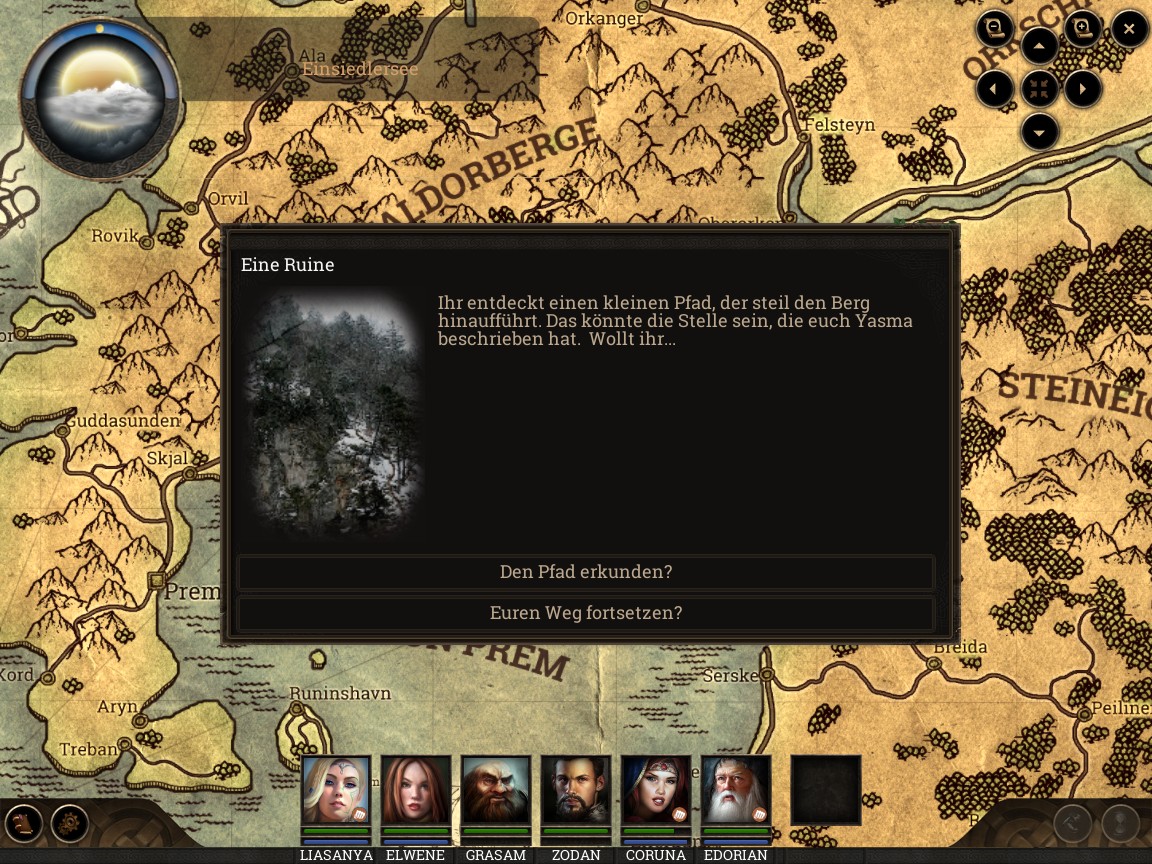
Task: Select Elwene's portrait
Action: pyautogui.click(x=416, y=790)
